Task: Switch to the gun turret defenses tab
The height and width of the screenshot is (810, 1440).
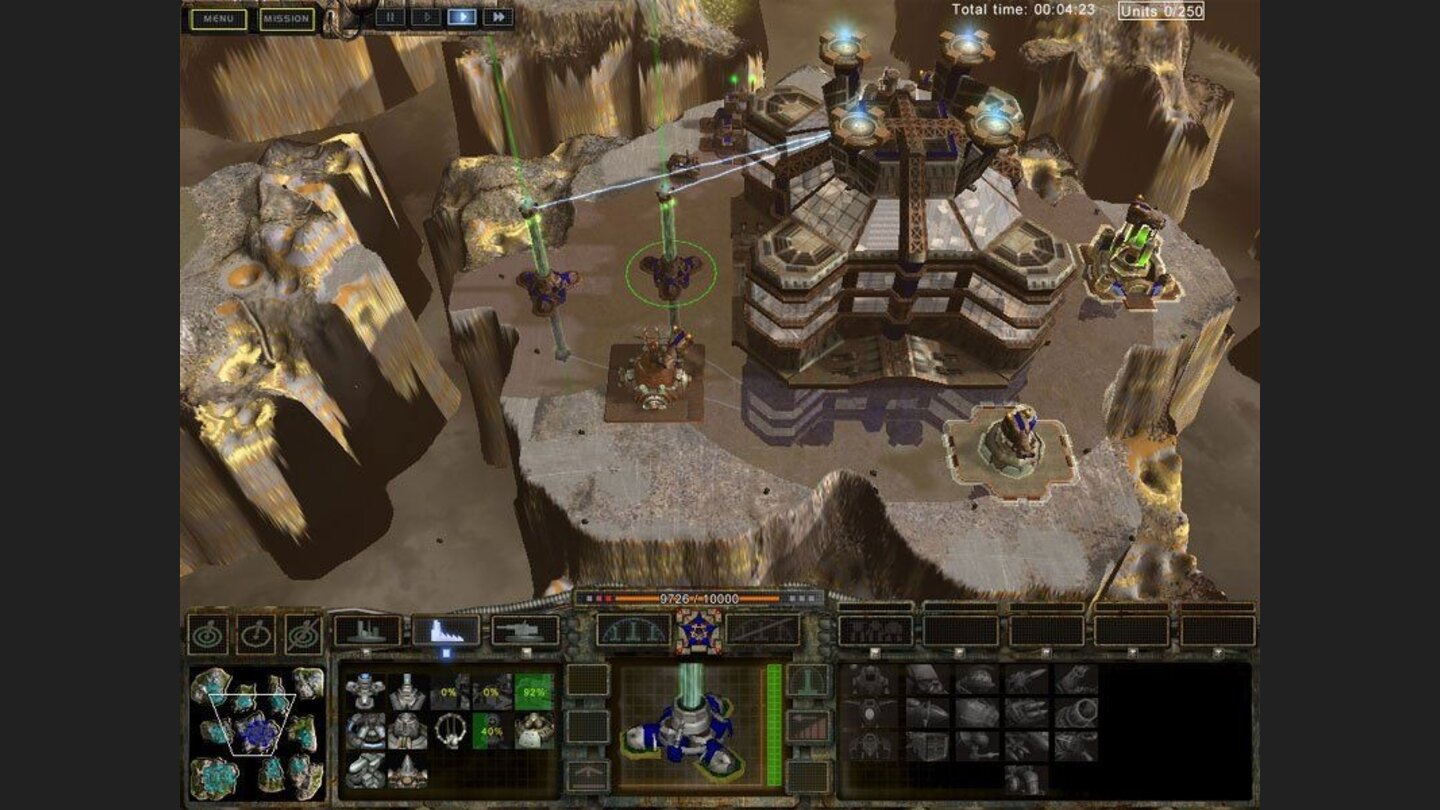Action: tap(525, 630)
